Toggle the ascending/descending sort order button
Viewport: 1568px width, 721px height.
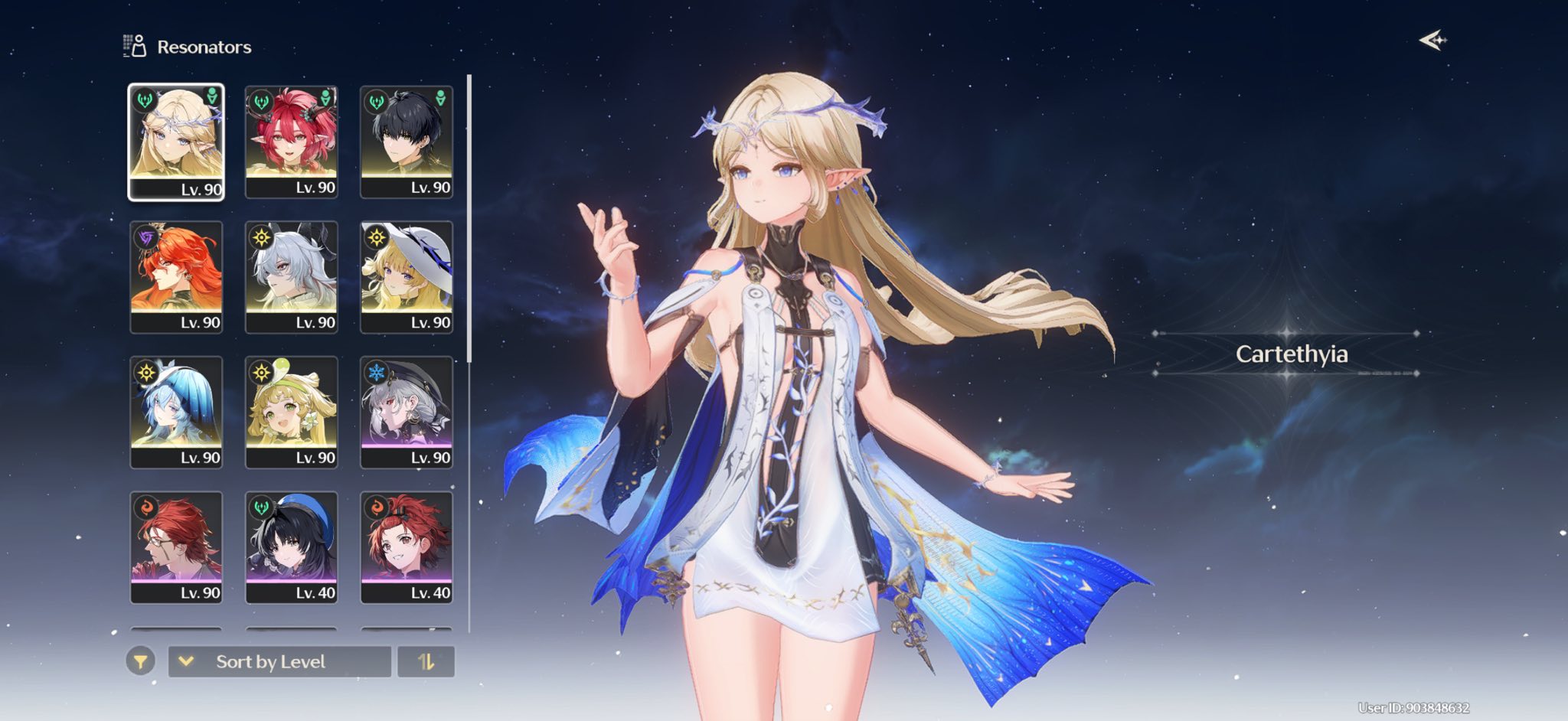coord(426,661)
